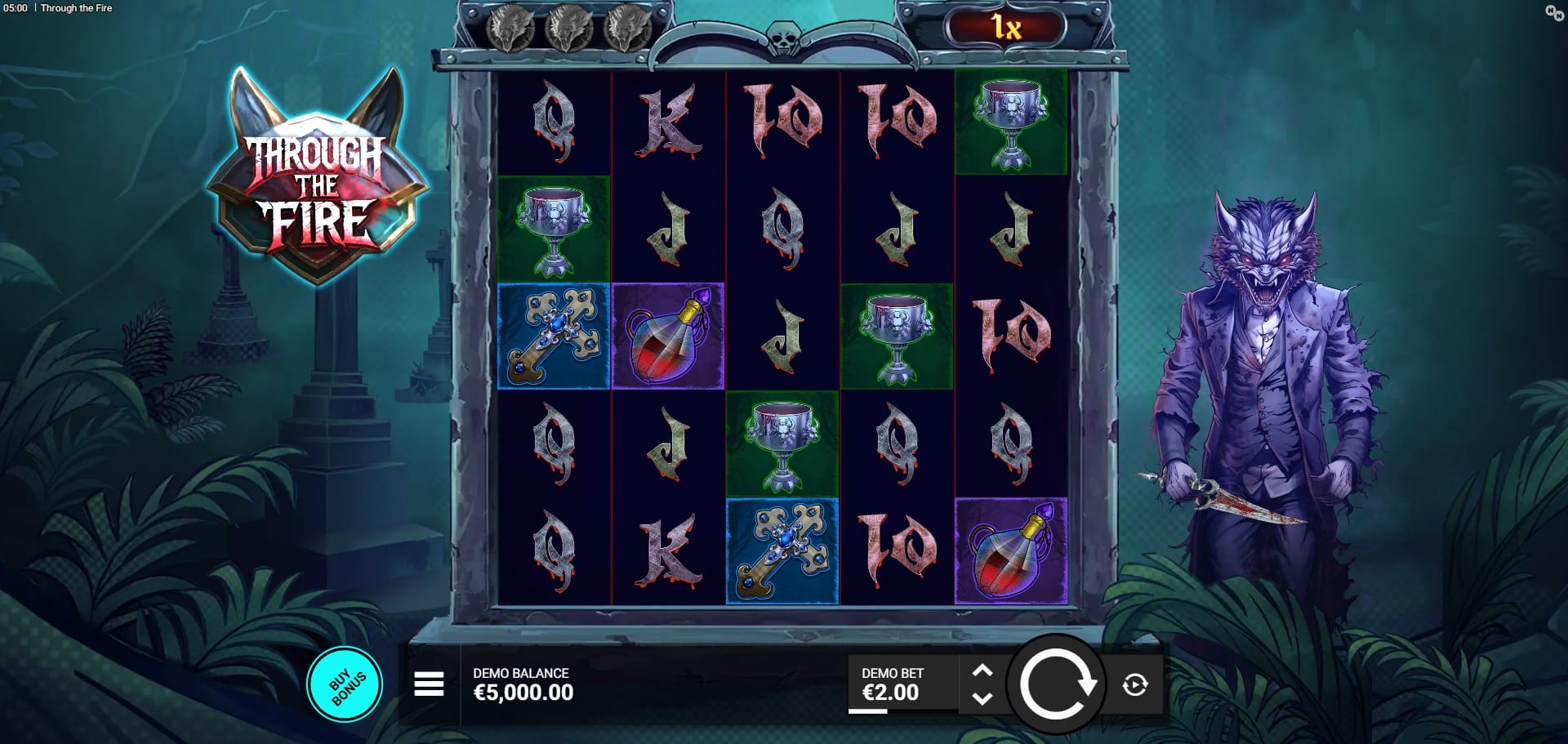Open the hamburger game menu
Screen dimensions: 1568x744
pos(429,684)
